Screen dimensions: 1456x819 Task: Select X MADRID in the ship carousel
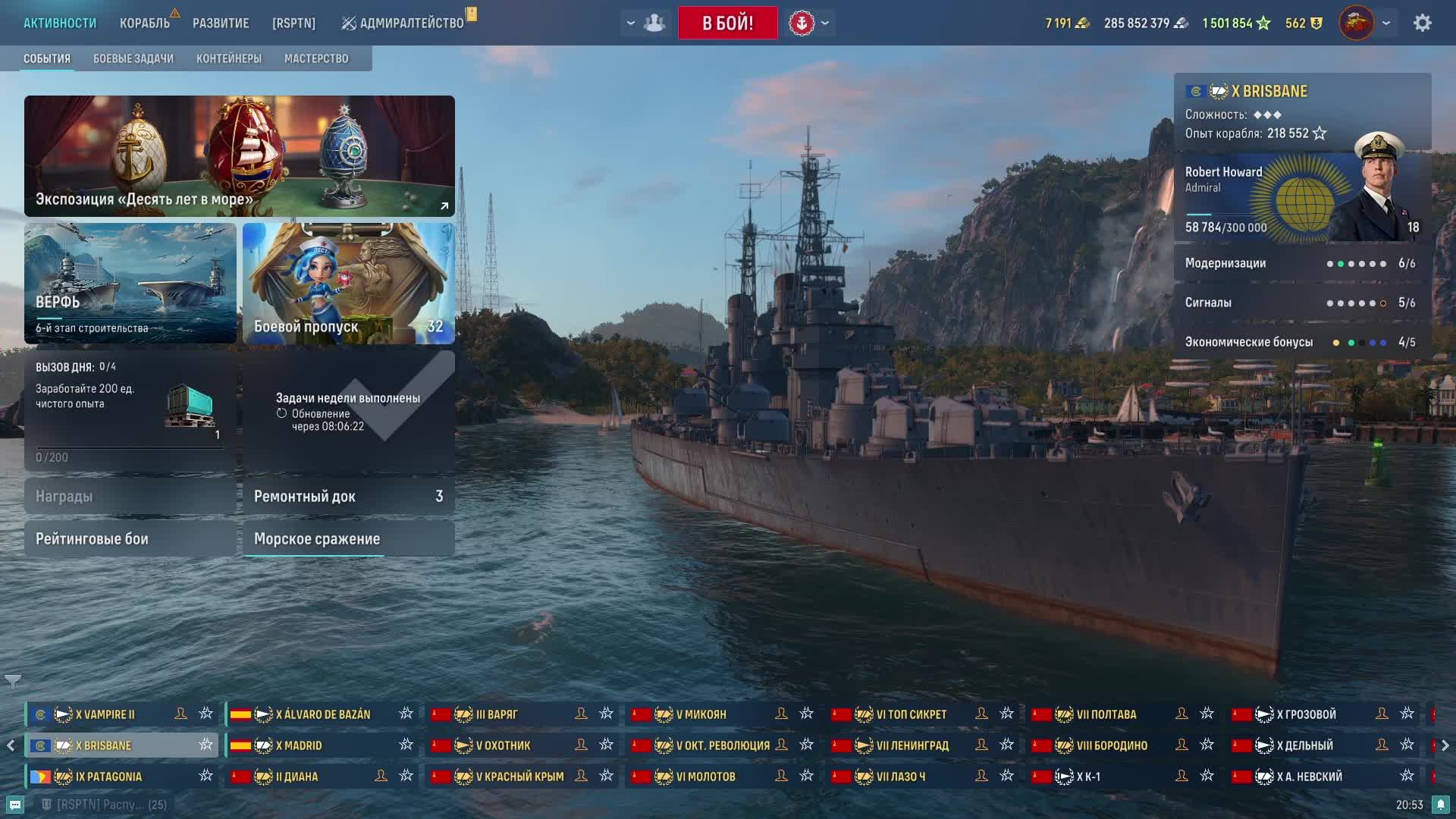(300, 745)
